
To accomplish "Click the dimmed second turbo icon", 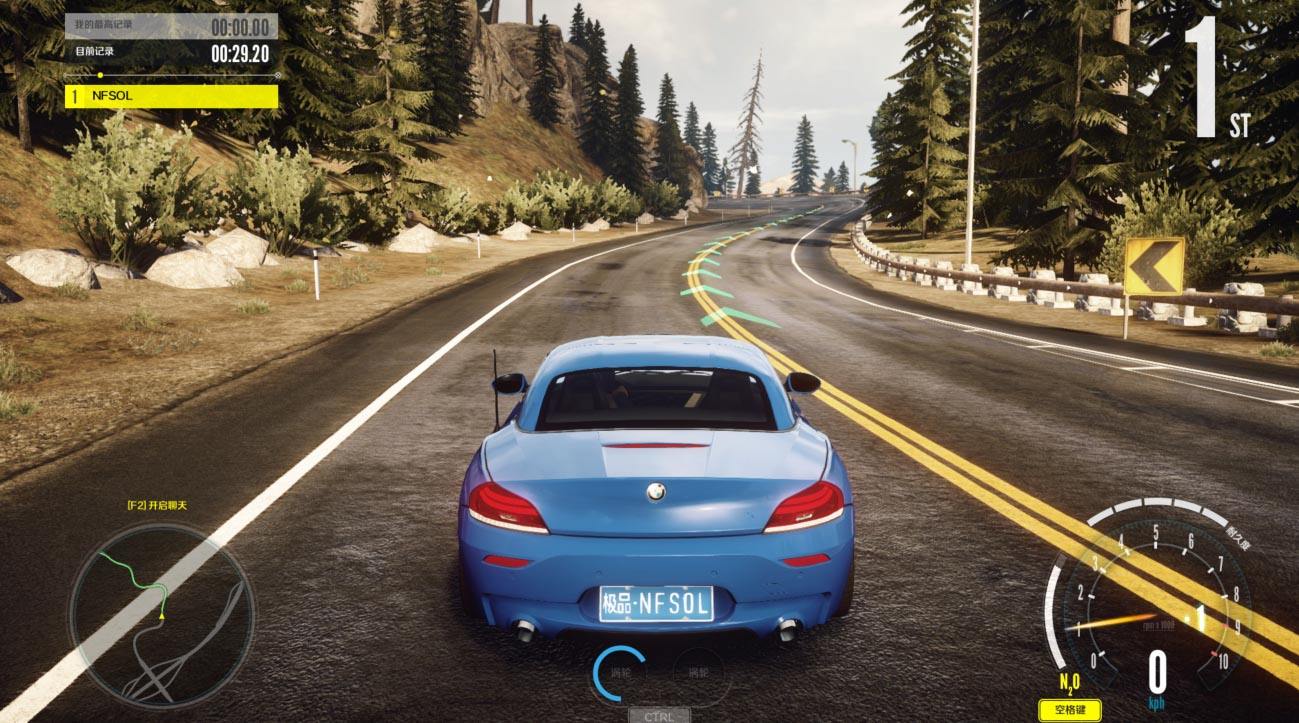I will (697, 672).
